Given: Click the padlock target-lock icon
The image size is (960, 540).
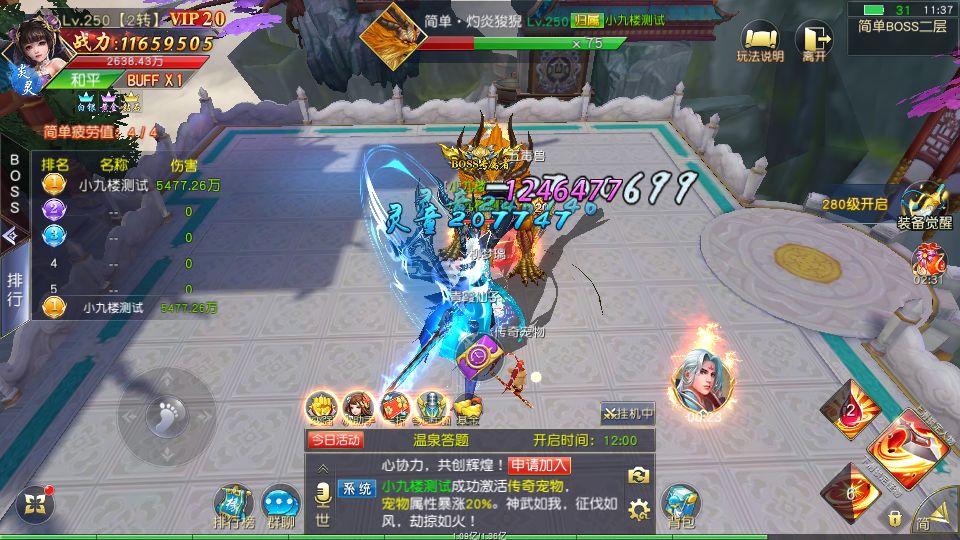Looking at the screenshot, I should coord(894,518).
